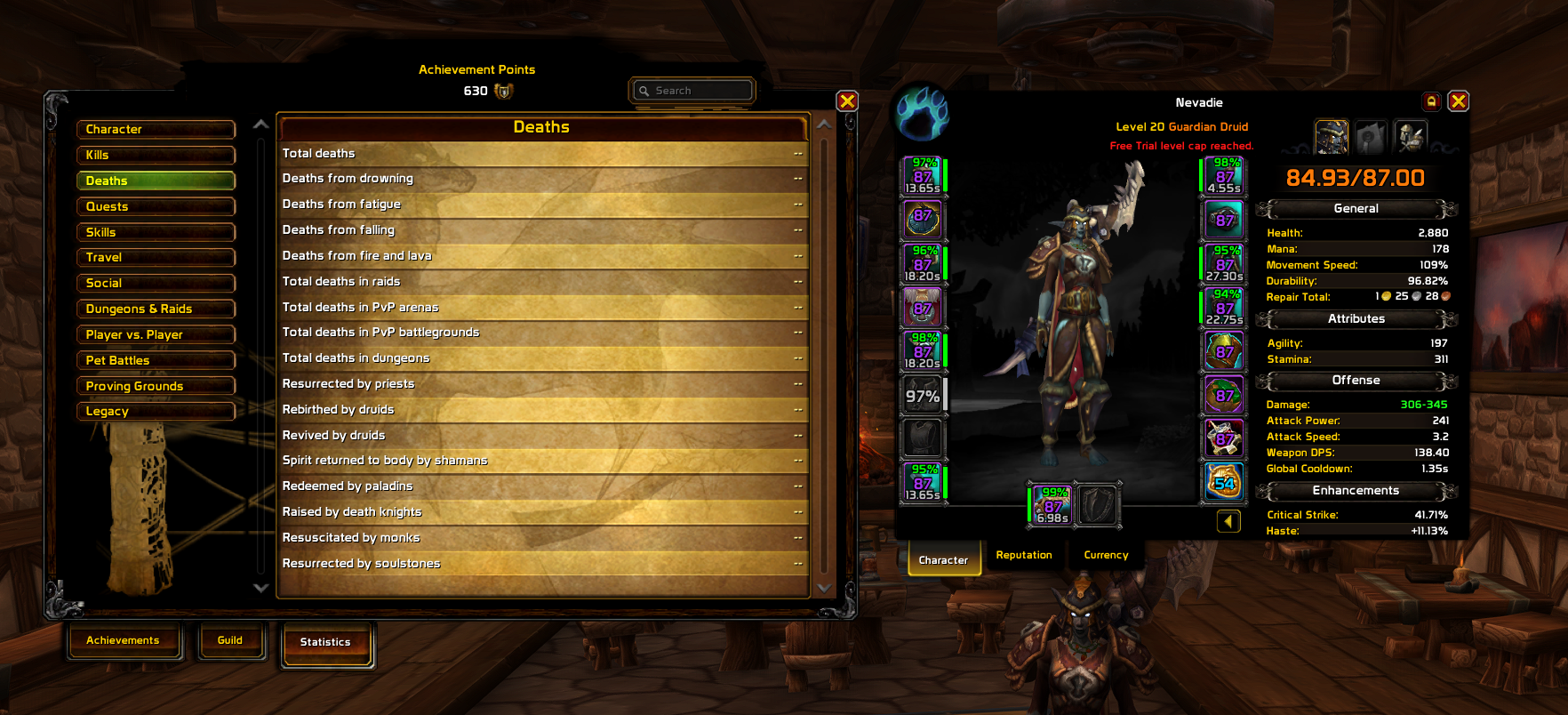This screenshot has width=1568, height=715.
Task: Open the Reputation tab
Action: pyautogui.click(x=1024, y=555)
